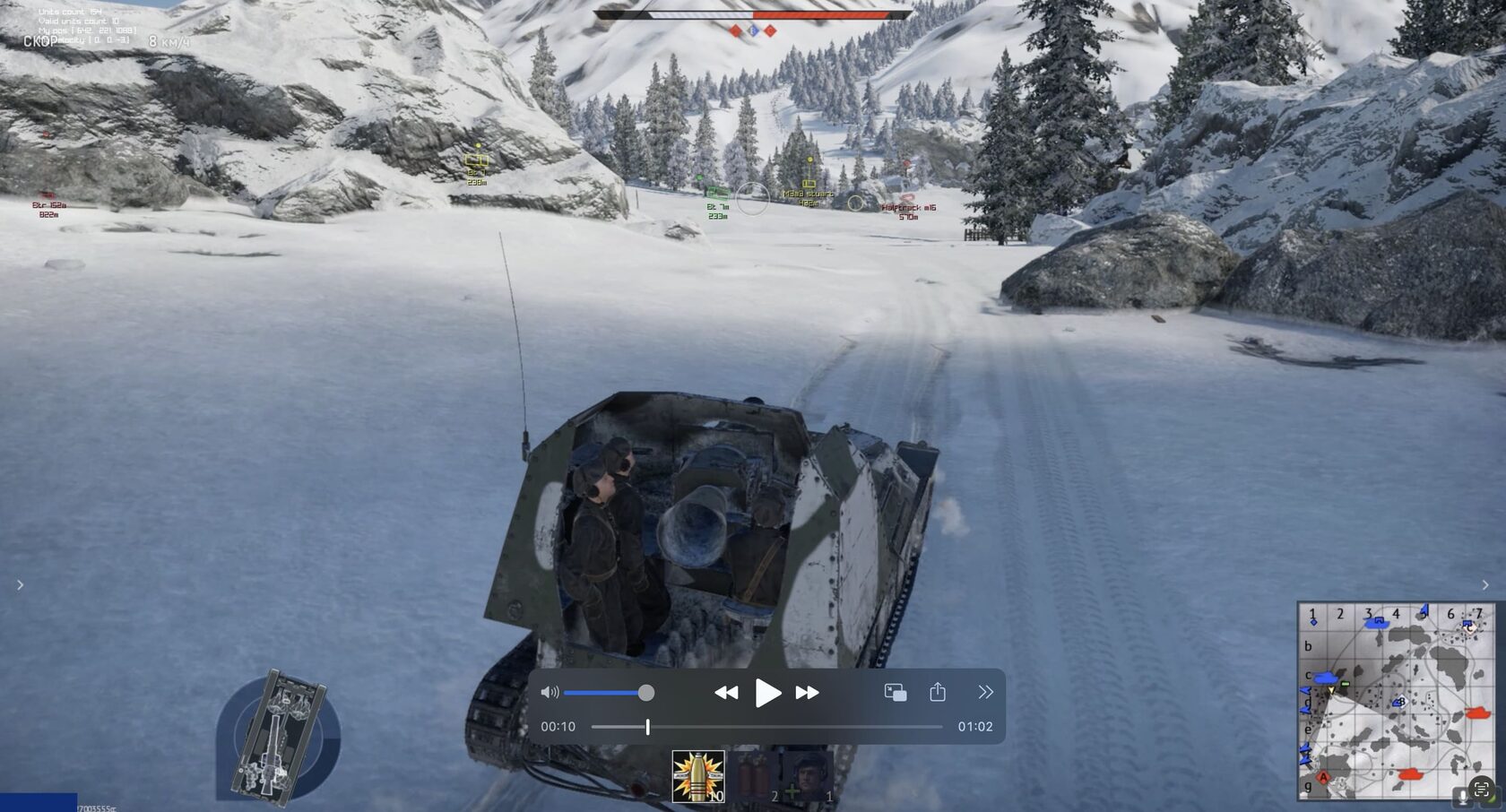
Task: Seek on the video progress bar
Action: (766, 727)
